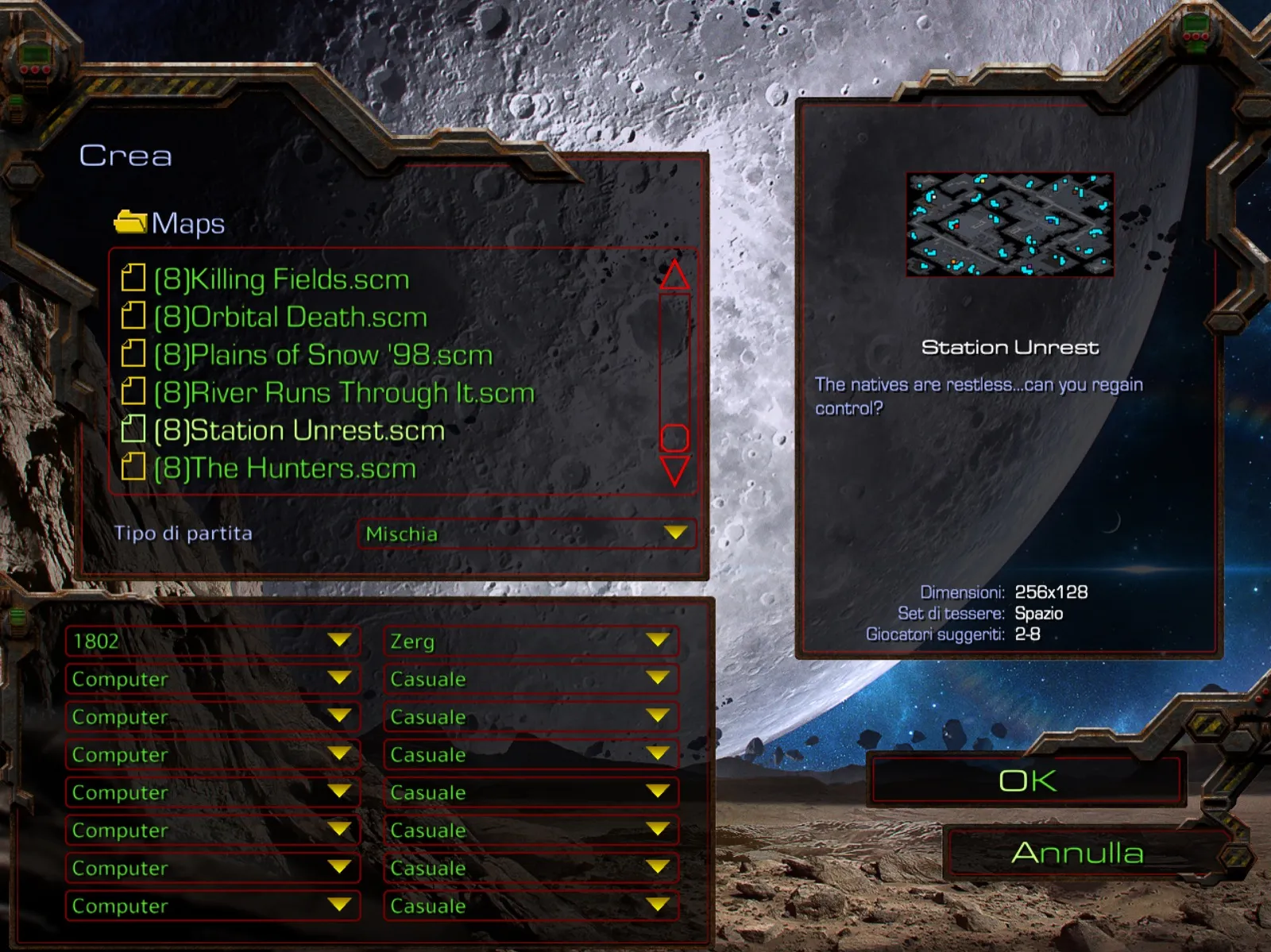Viewport: 1271px width, 952px height.
Task: Click the scroll-down arrow below the scrollbar
Action: (x=674, y=472)
